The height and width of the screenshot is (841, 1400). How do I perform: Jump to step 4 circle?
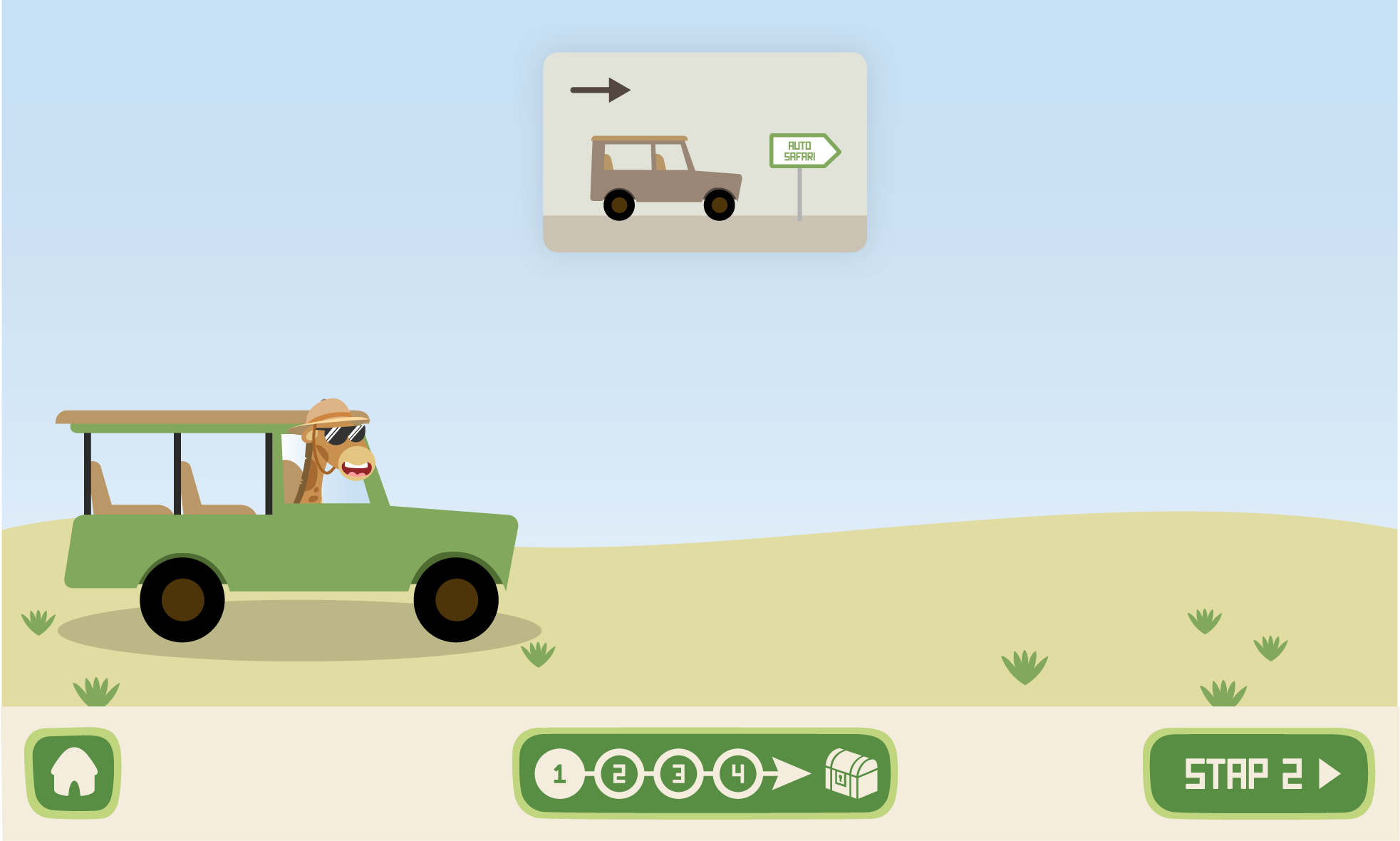pos(737,773)
